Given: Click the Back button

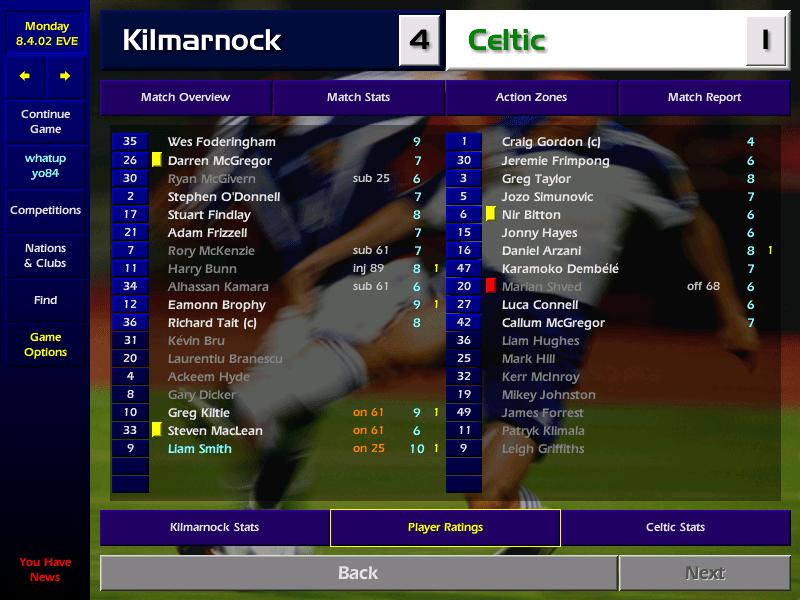Looking at the screenshot, I should point(358,573).
